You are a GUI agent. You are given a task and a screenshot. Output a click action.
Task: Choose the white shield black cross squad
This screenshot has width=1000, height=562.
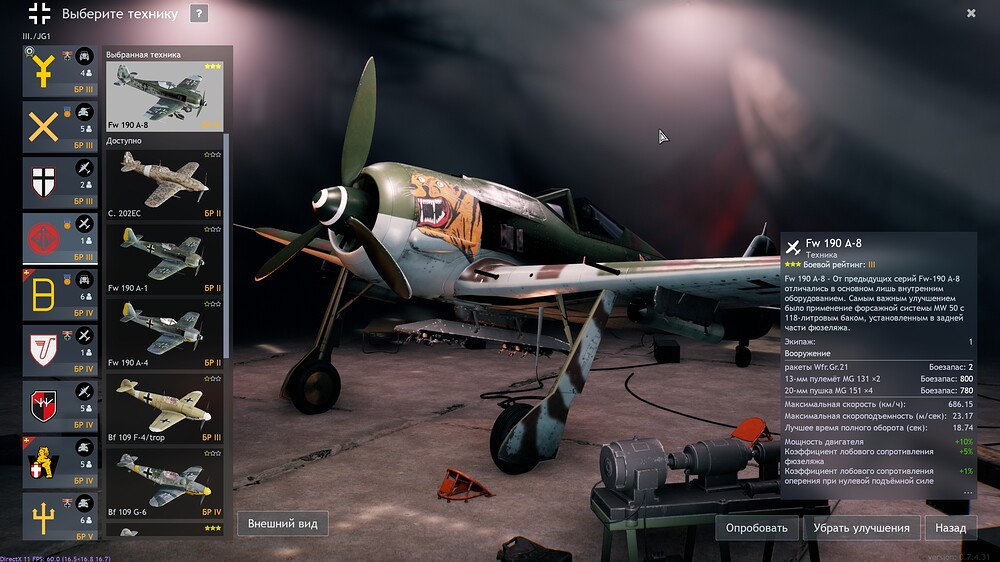coord(61,184)
